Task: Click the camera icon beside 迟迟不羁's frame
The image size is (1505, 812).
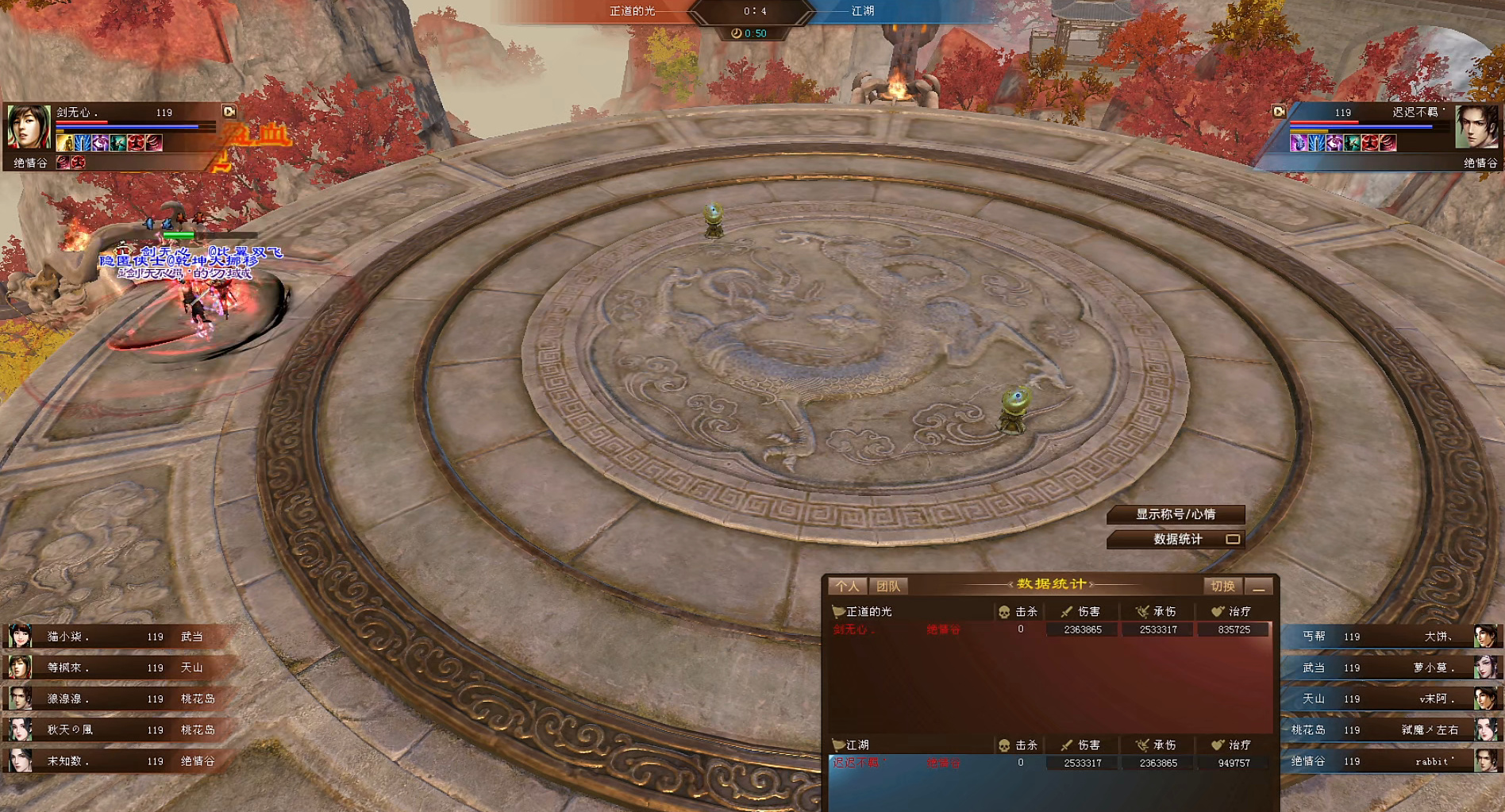Action: (1279, 112)
